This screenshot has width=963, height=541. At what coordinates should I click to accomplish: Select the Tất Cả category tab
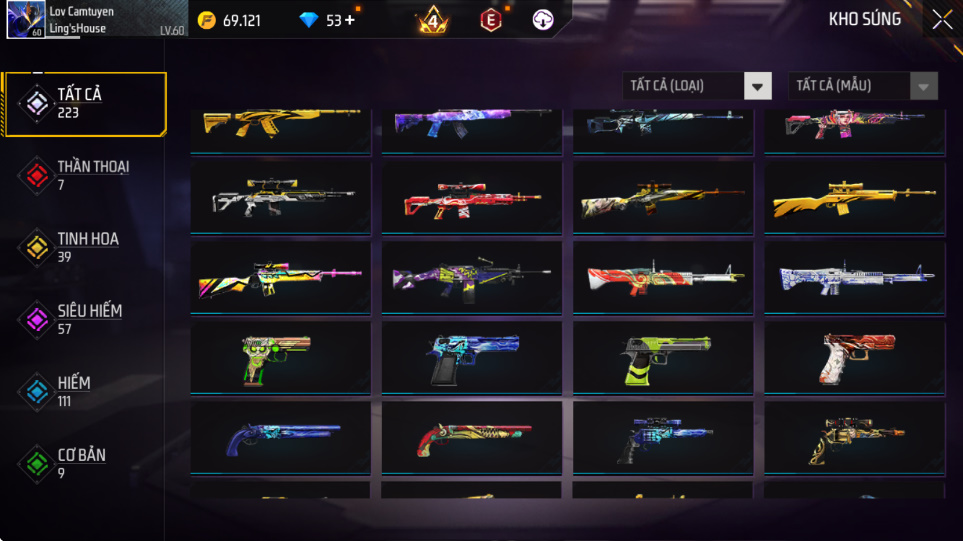[84, 103]
